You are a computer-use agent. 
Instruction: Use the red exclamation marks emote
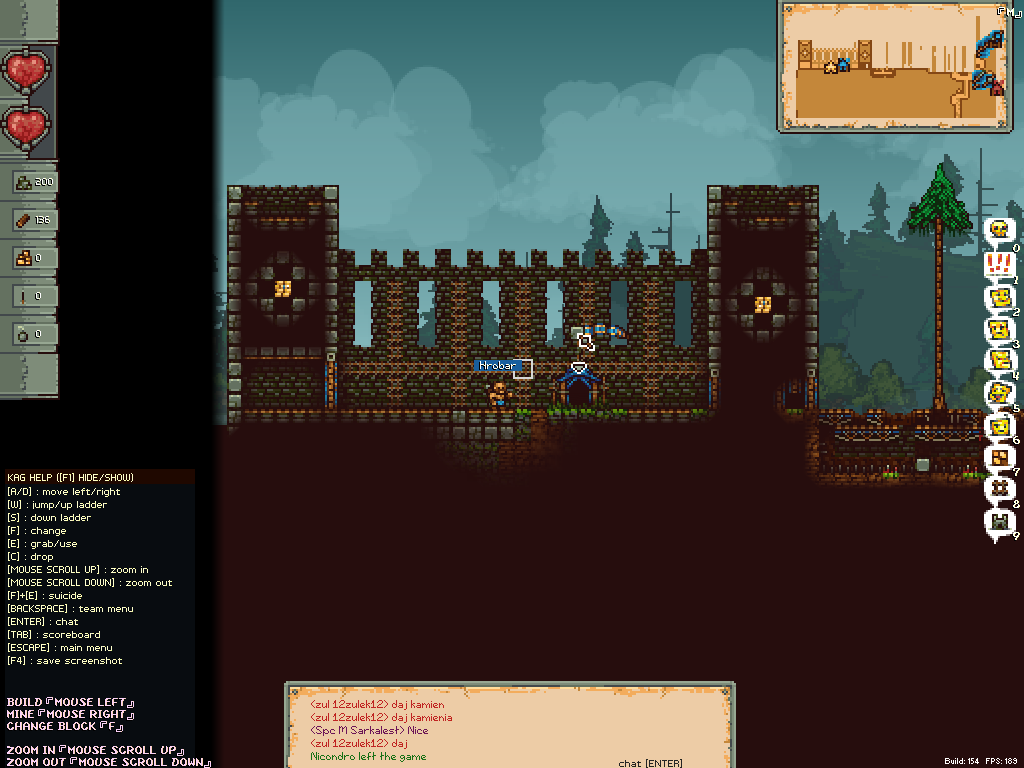click(998, 264)
